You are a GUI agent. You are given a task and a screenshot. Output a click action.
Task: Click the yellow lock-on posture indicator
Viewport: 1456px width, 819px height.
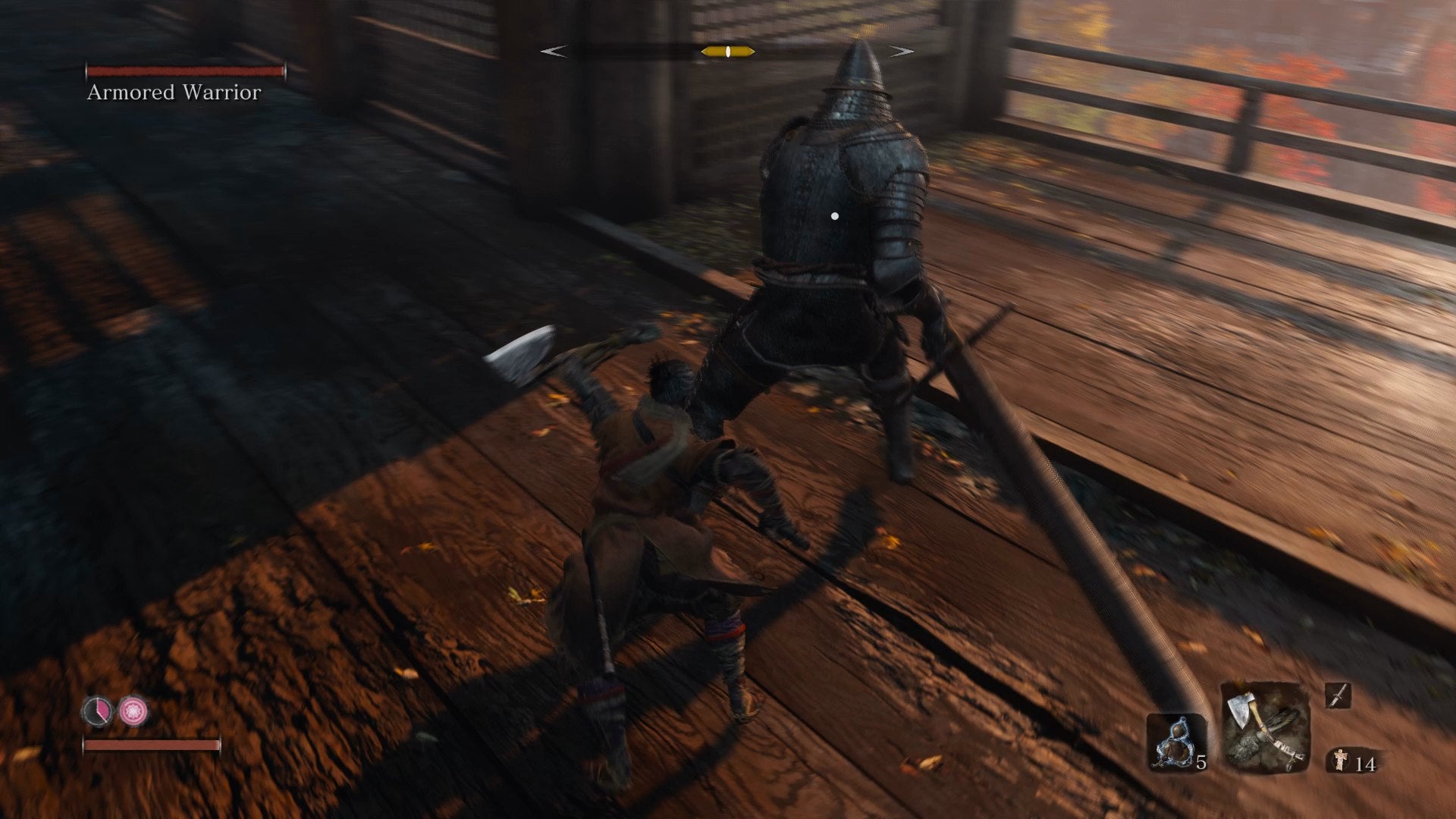(726, 51)
